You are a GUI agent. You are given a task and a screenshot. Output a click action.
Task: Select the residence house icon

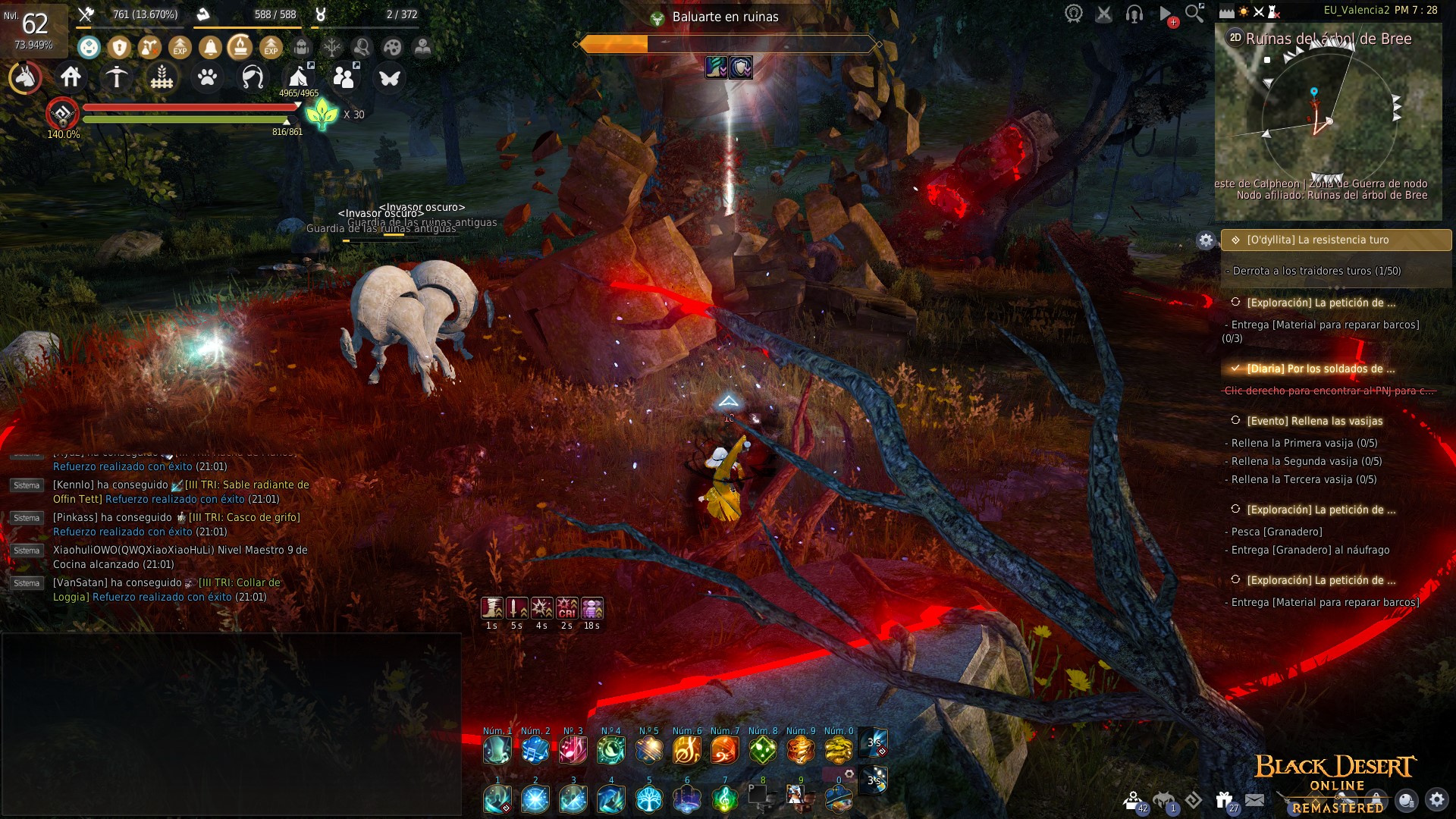72,77
